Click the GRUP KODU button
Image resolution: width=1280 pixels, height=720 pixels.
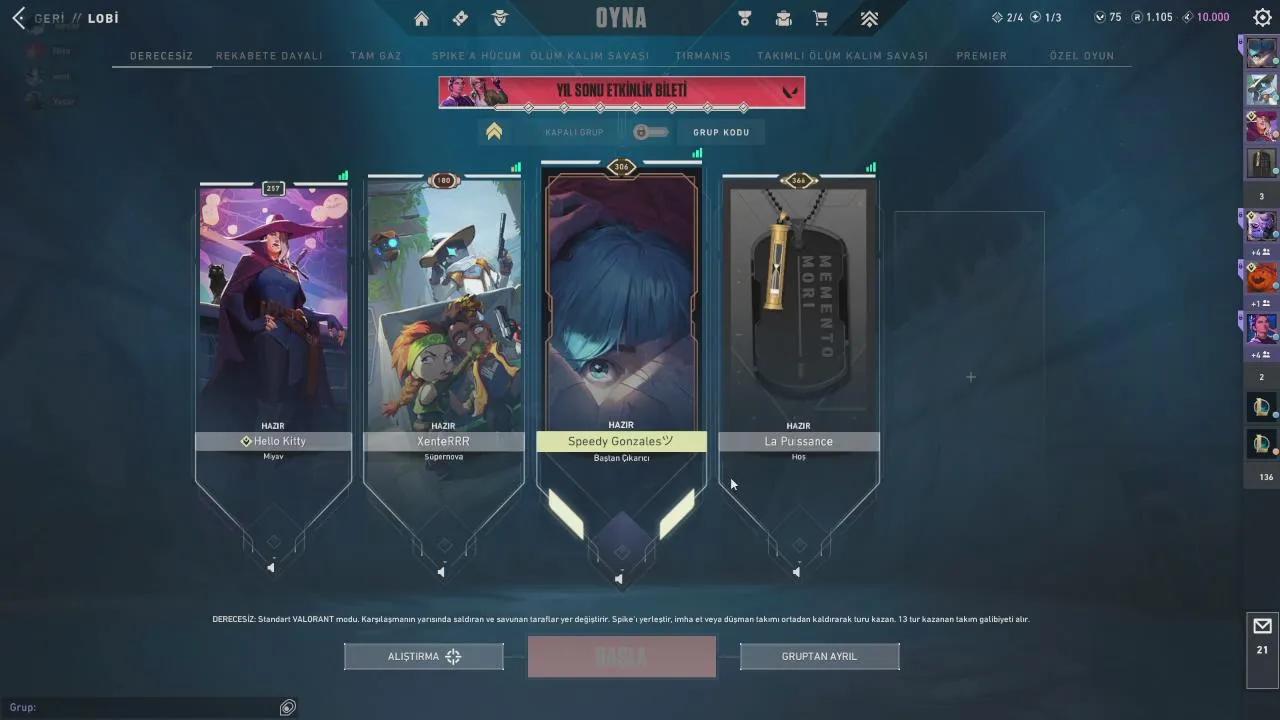tap(721, 131)
